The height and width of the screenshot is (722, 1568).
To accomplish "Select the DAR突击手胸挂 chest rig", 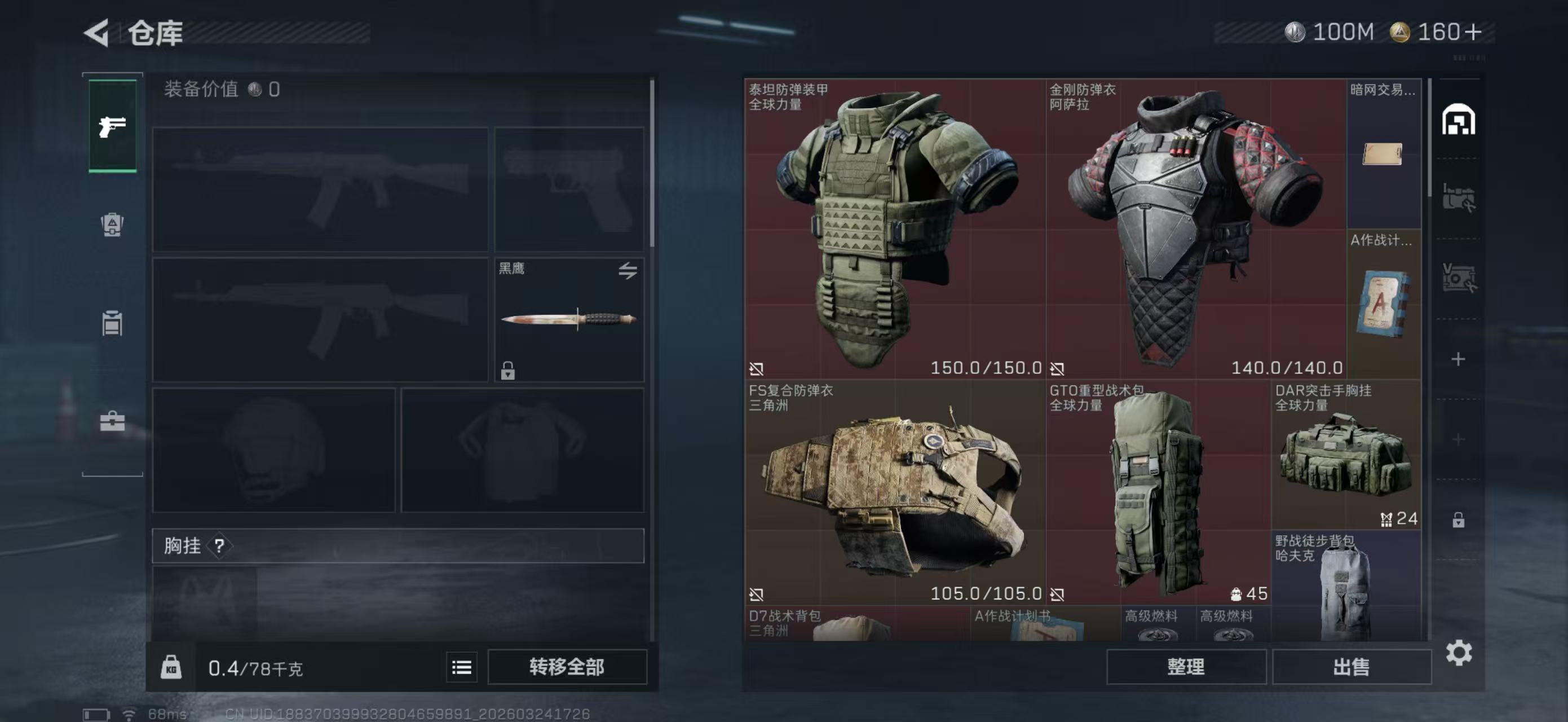I will [x=1346, y=455].
